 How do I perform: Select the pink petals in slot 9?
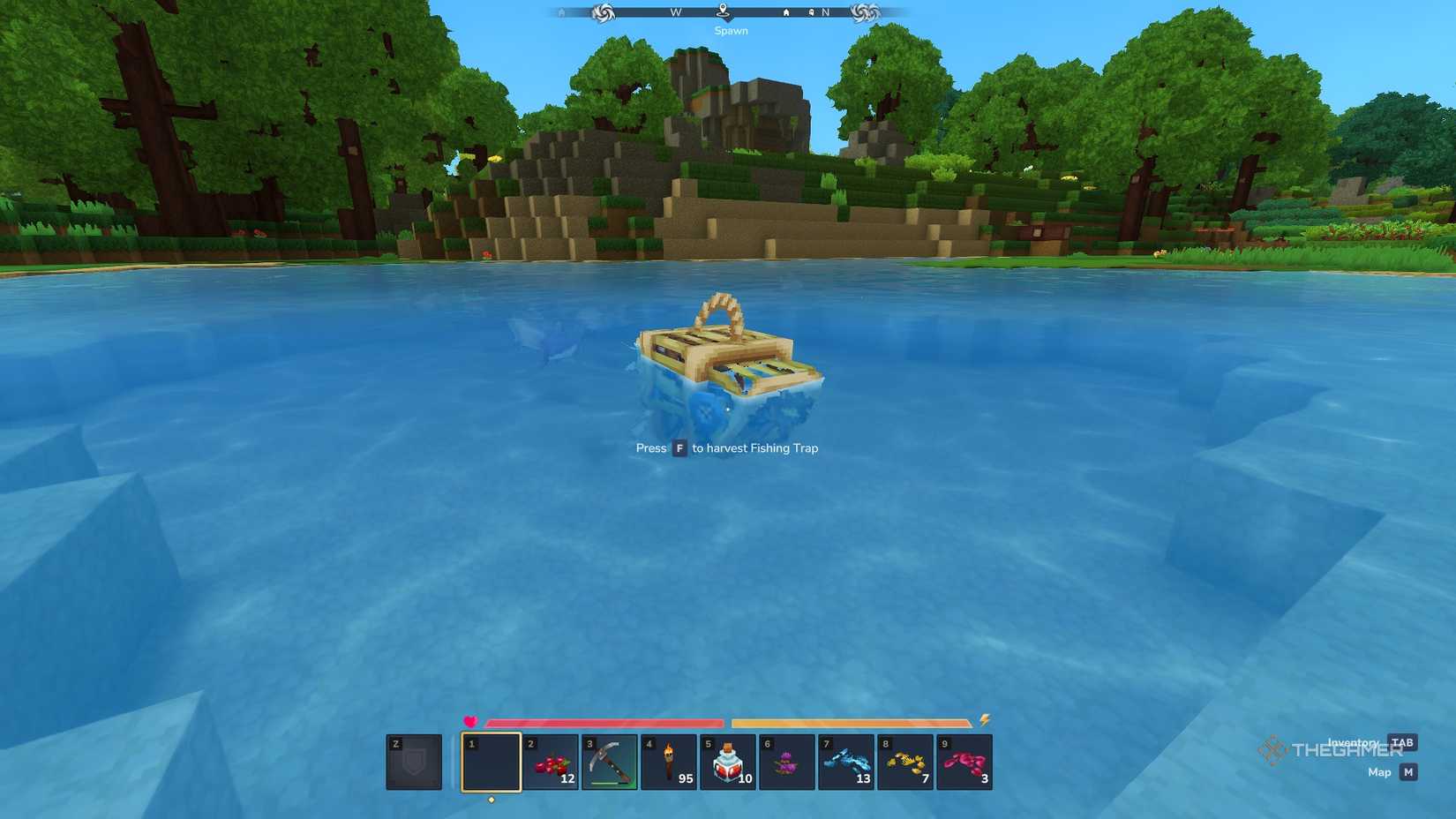click(964, 763)
